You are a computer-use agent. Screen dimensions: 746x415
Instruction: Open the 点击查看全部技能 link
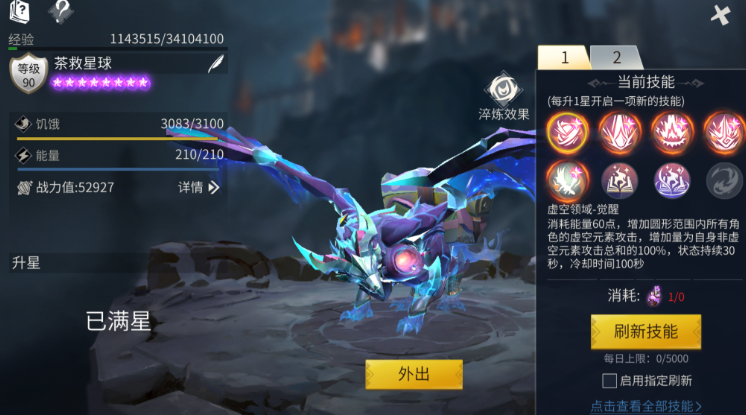[645, 406]
